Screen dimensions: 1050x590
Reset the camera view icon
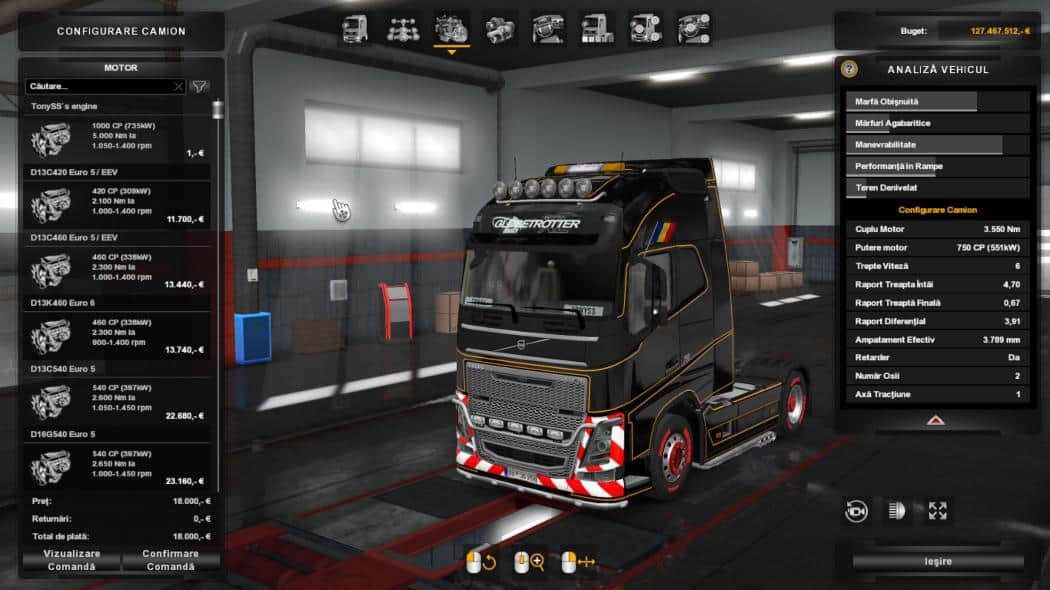point(857,511)
